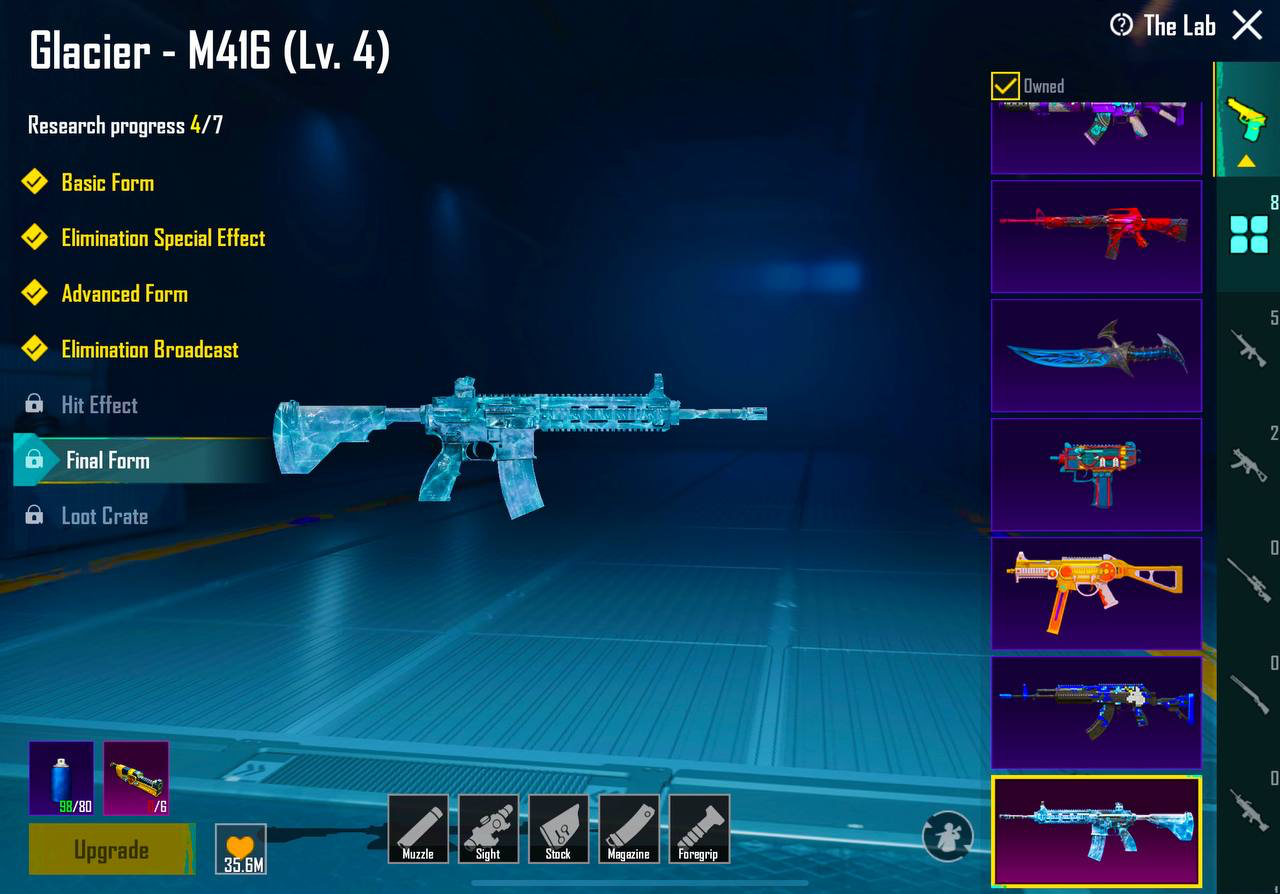Select the red AKM skin thumbnail
The image size is (1280, 894).
[x=1096, y=237]
